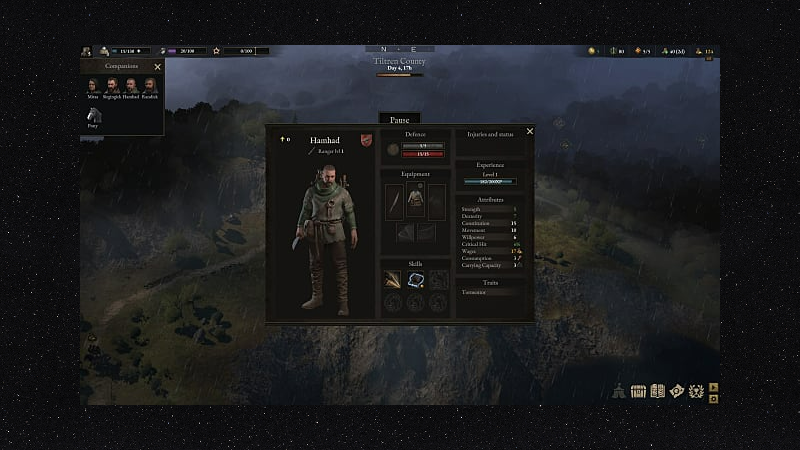Screen dimensions: 800x450
Task: Open the inventory chest icon
Action: pyautogui.click(x=638, y=390)
